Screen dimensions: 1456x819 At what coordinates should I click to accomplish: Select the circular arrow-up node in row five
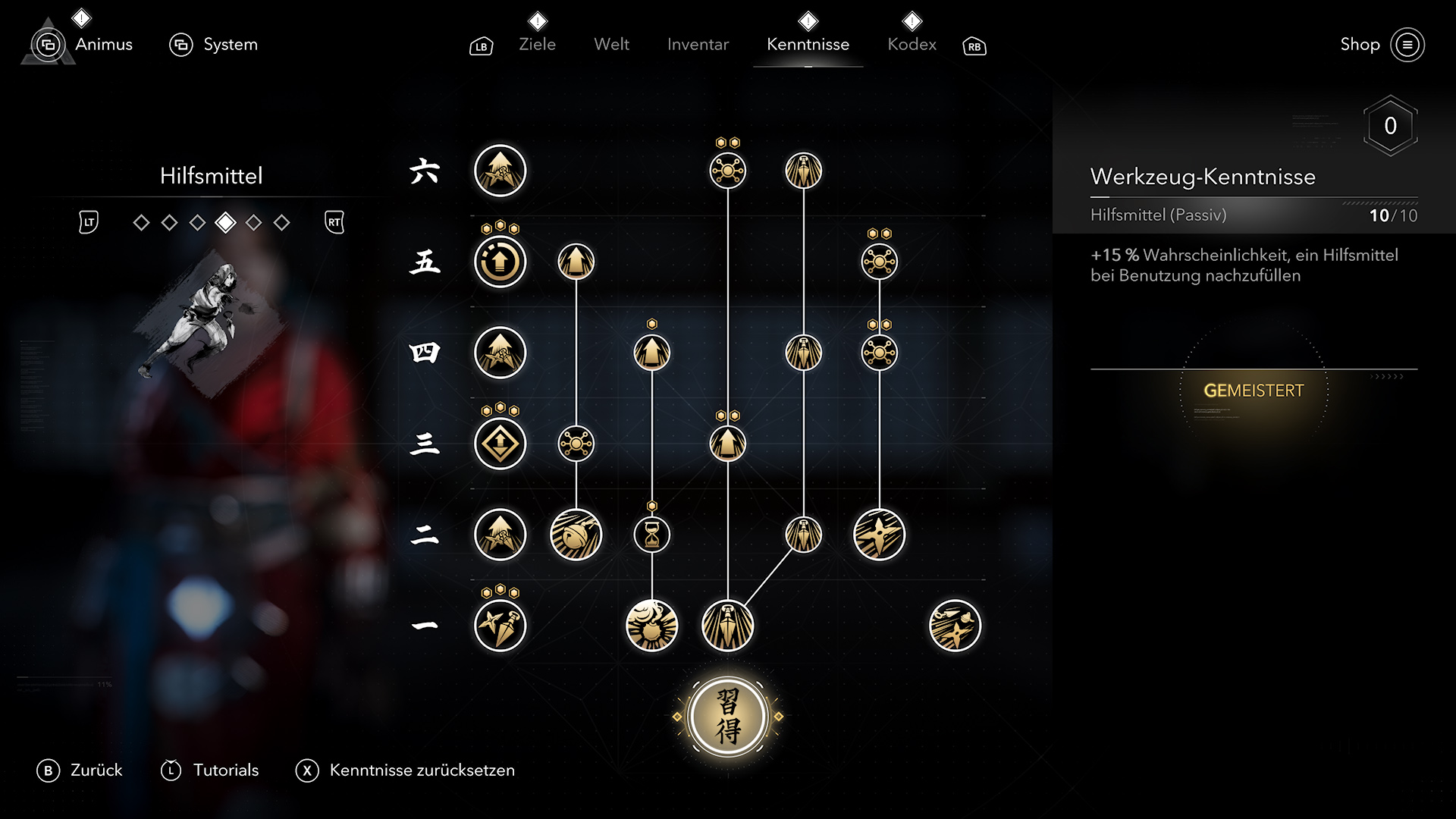coord(500,262)
